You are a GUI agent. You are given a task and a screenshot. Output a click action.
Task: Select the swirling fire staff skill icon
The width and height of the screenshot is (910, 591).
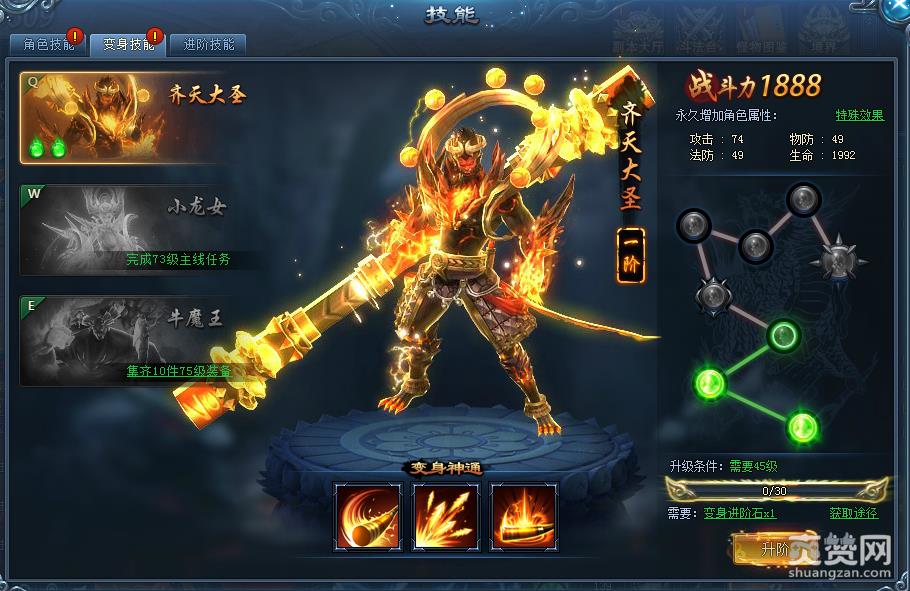(x=367, y=516)
